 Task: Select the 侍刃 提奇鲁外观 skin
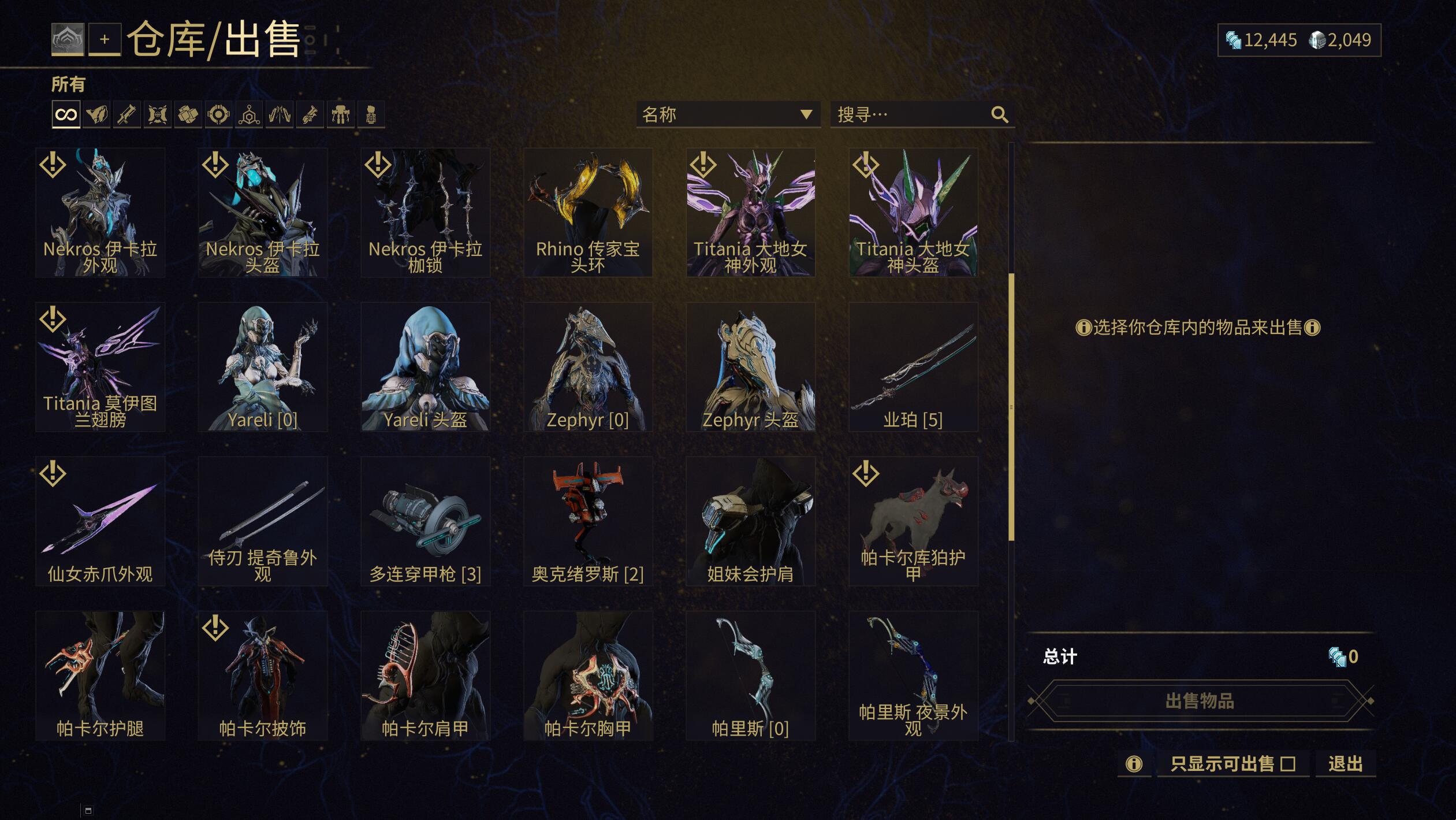[x=263, y=521]
